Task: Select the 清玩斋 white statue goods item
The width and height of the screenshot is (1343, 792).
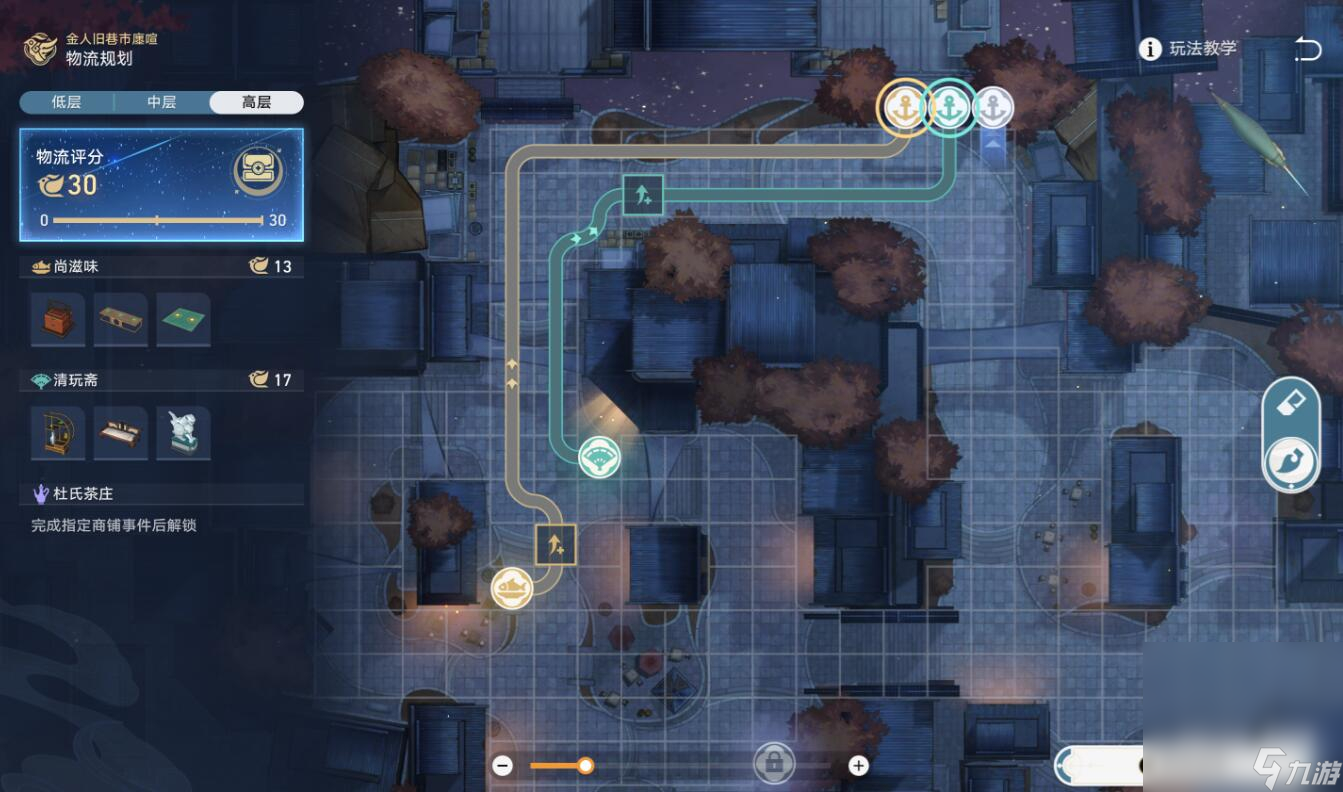Action: [183, 433]
